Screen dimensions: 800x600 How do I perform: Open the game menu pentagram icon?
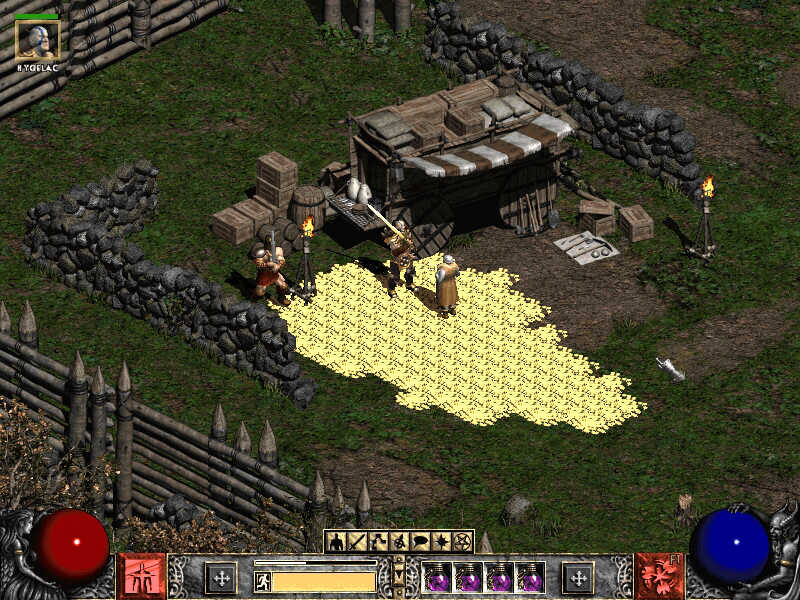pos(463,541)
